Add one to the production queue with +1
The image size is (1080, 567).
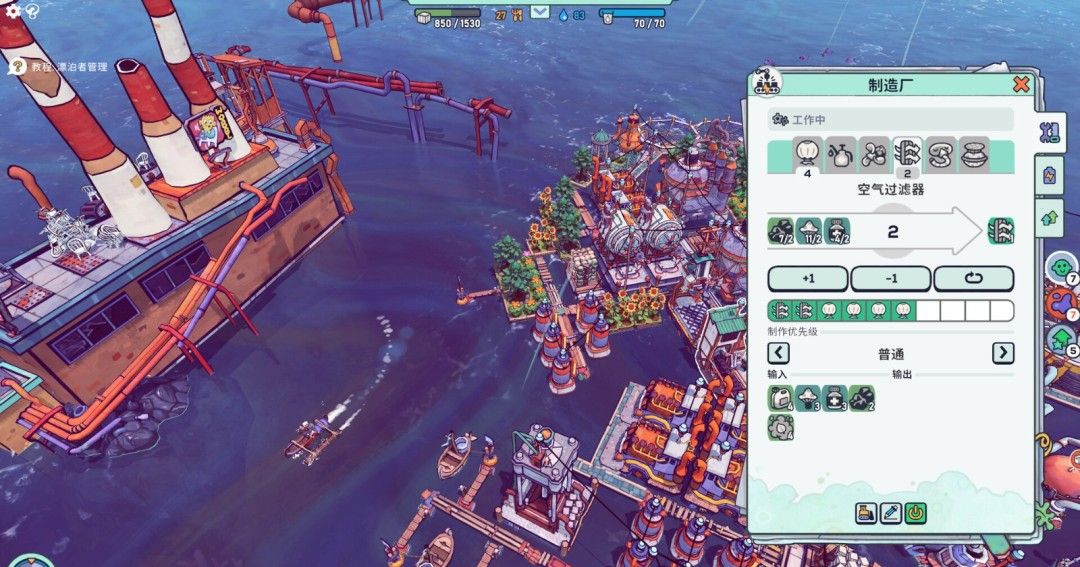point(807,278)
